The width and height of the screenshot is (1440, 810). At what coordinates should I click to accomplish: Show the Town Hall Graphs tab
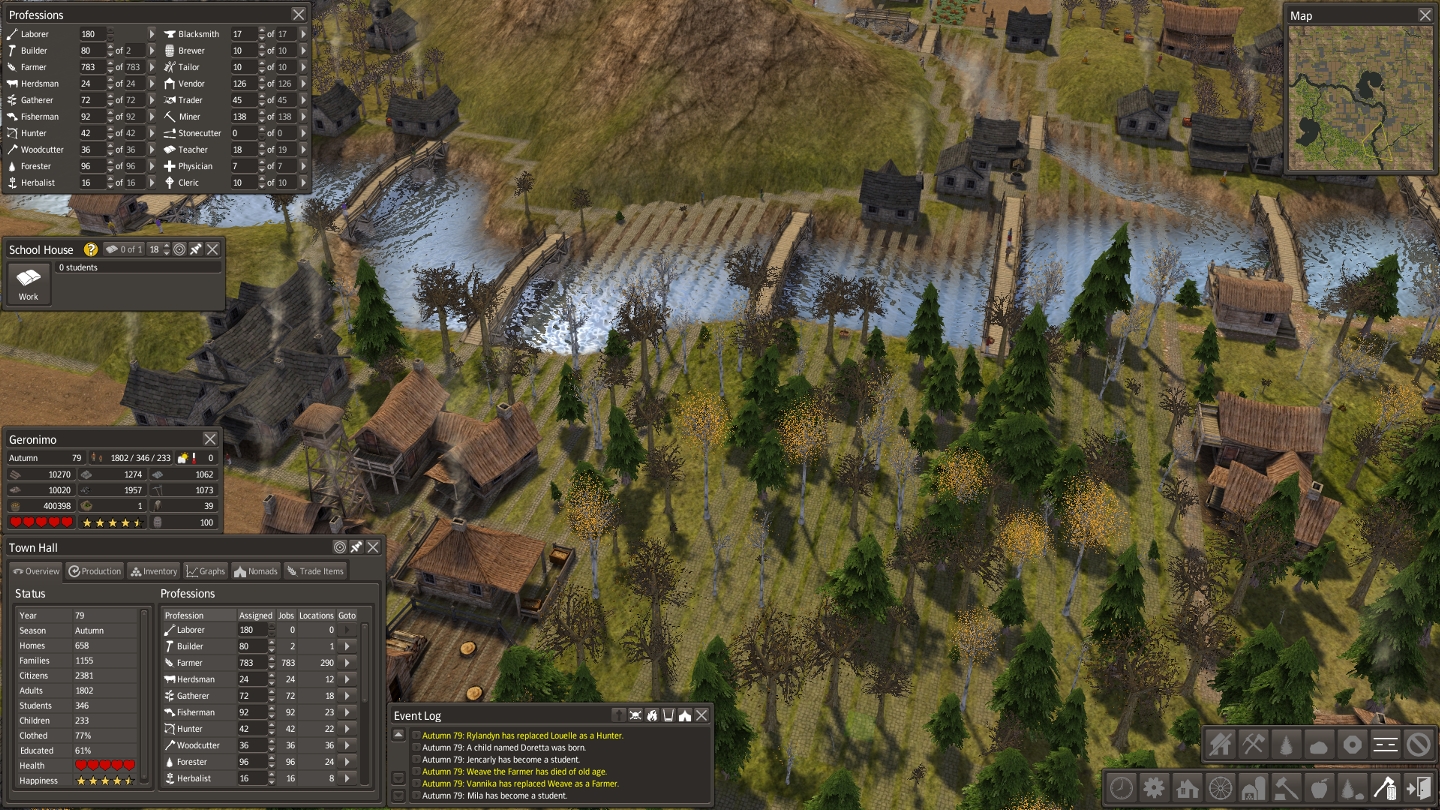(x=206, y=571)
